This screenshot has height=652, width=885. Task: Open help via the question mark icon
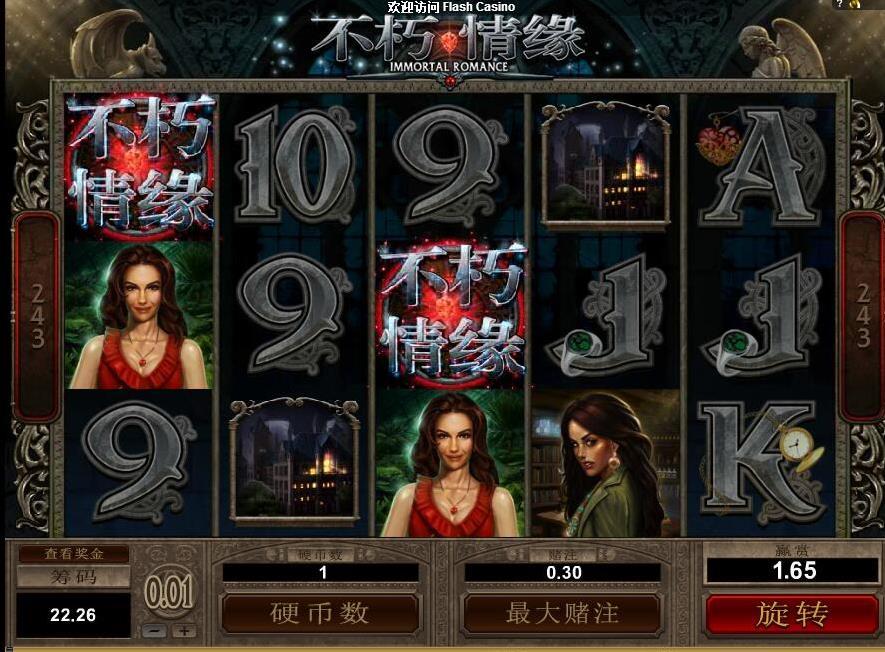tap(840, 5)
